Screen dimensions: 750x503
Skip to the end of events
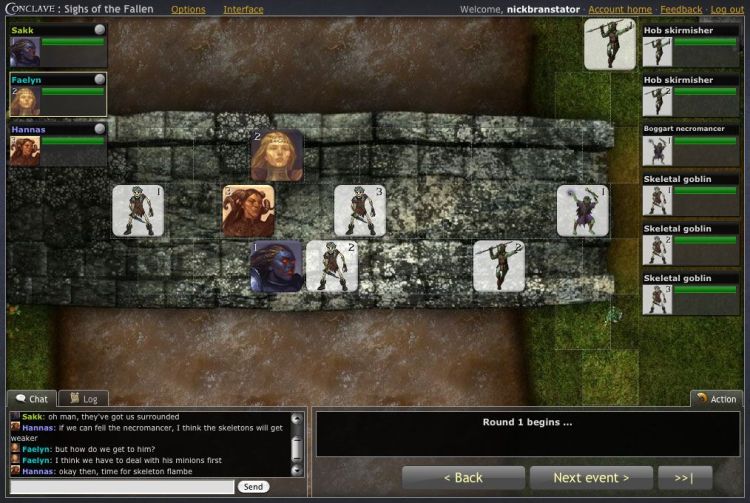click(685, 478)
